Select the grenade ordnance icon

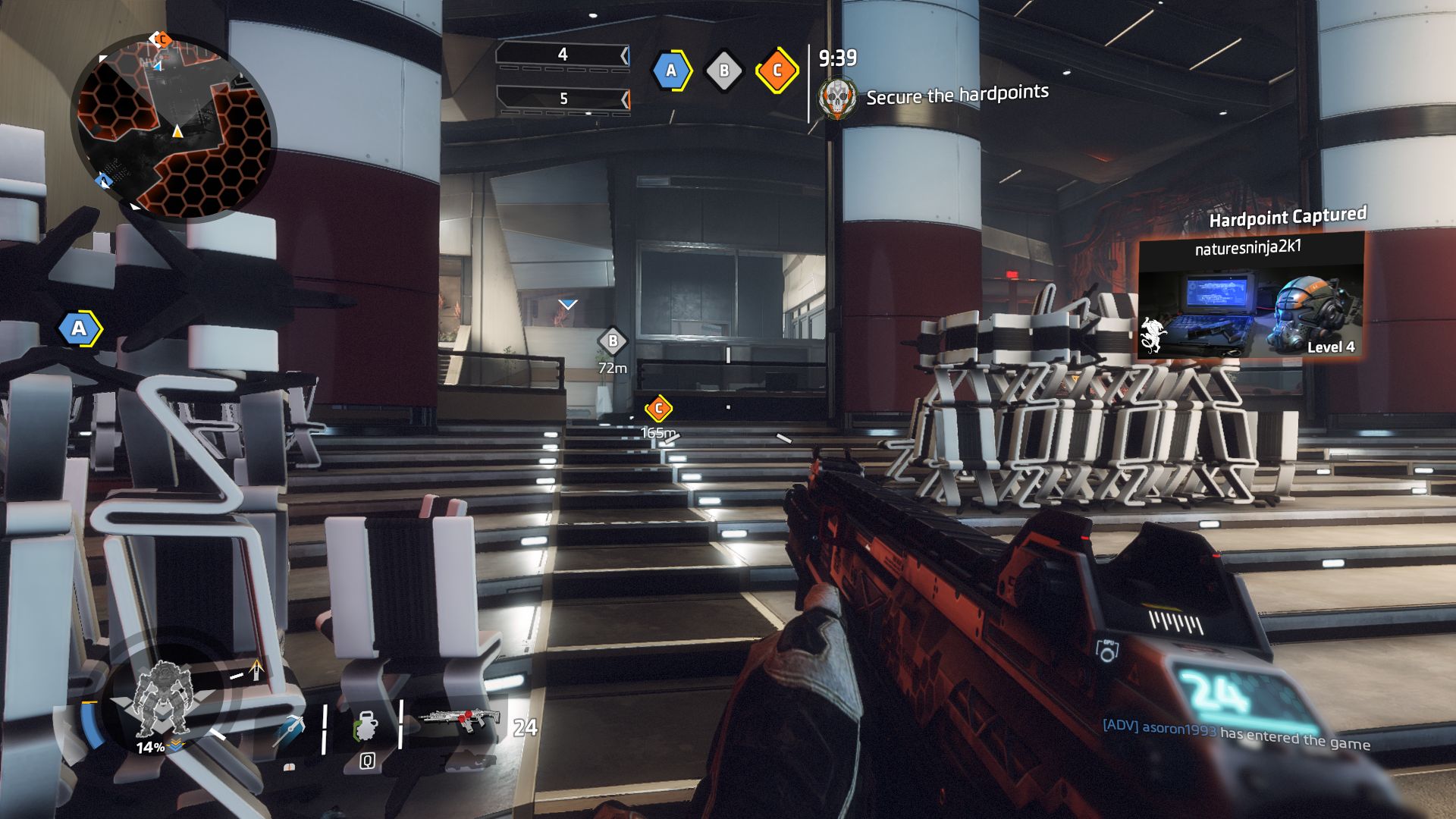(x=367, y=727)
